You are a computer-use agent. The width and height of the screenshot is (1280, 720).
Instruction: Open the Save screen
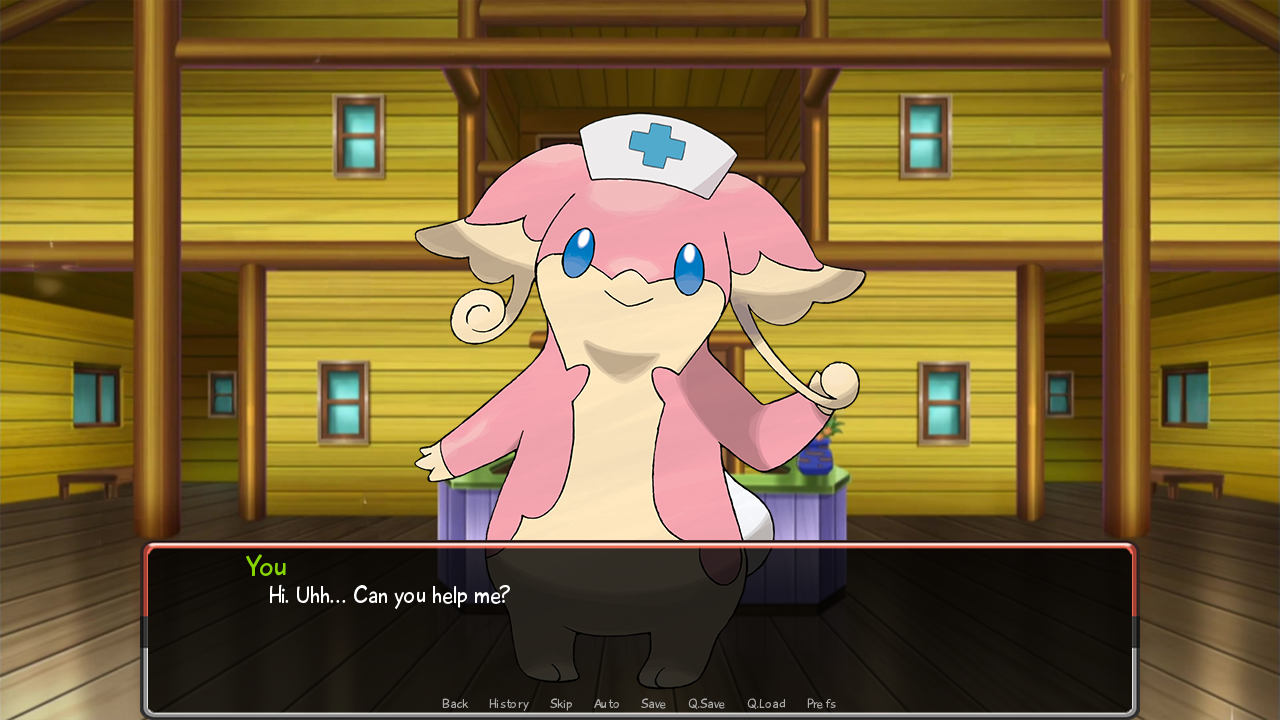(653, 703)
